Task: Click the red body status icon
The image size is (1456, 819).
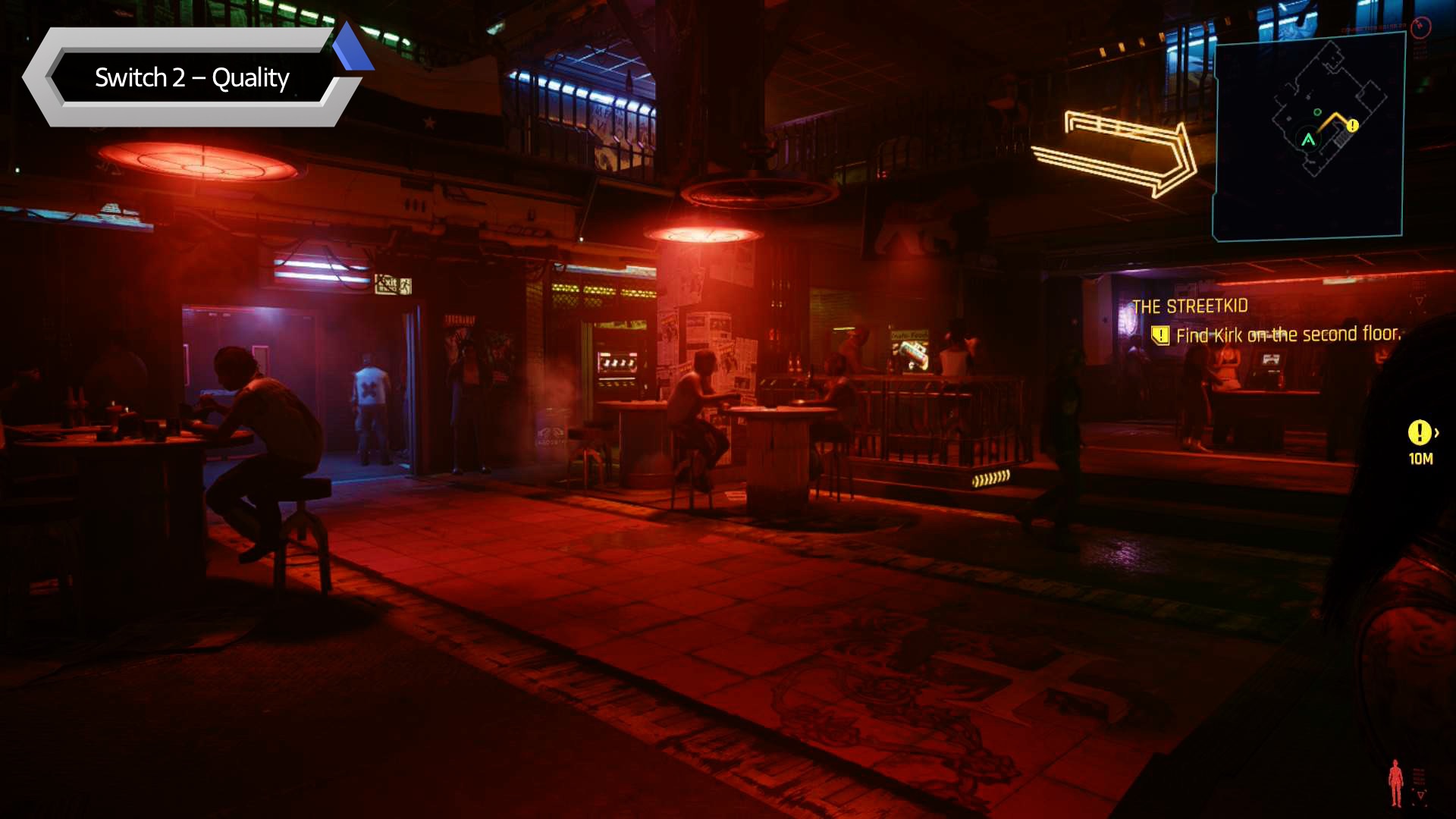Action: tap(1395, 783)
